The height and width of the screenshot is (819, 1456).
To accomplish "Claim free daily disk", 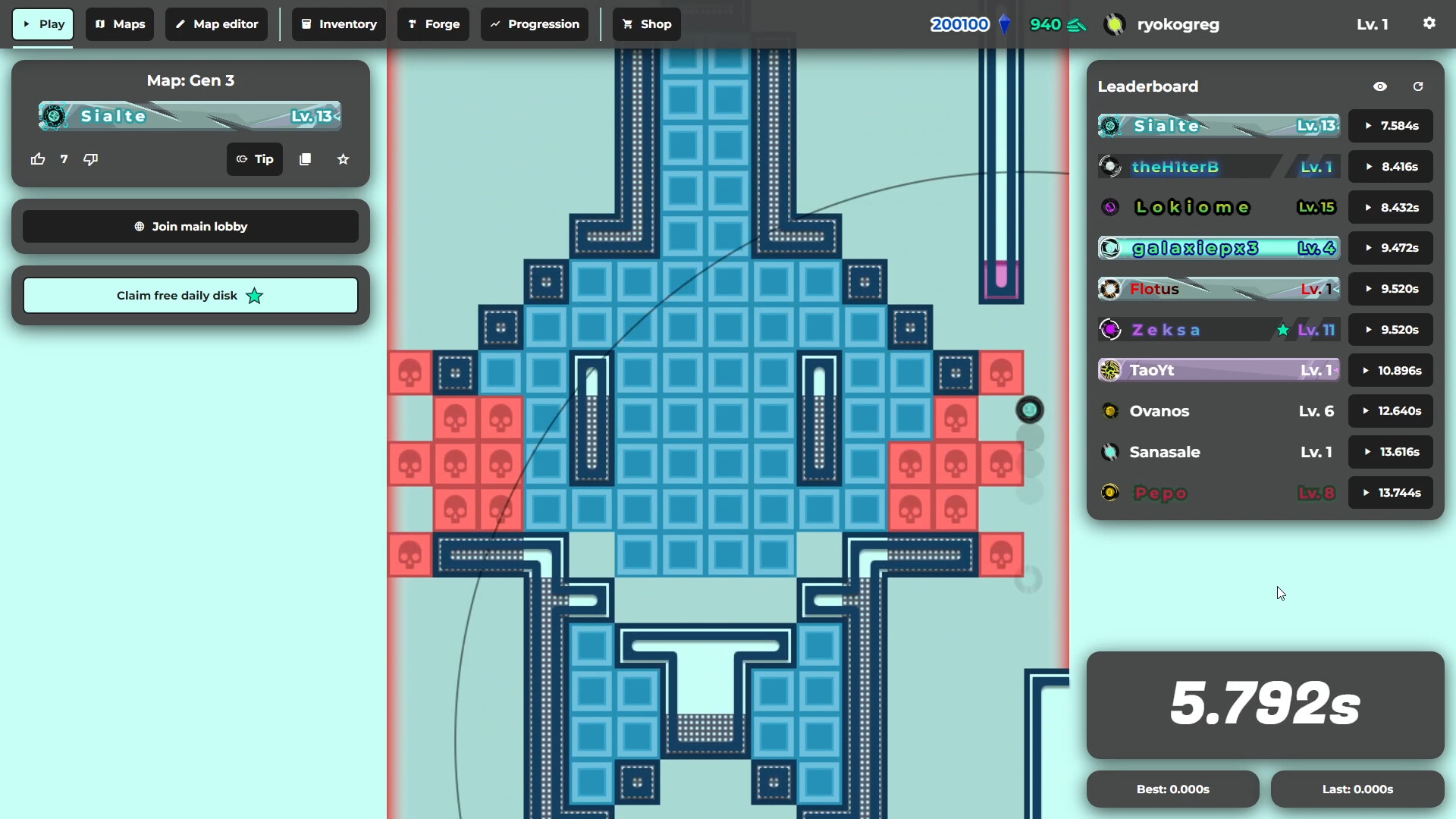I will 190,295.
